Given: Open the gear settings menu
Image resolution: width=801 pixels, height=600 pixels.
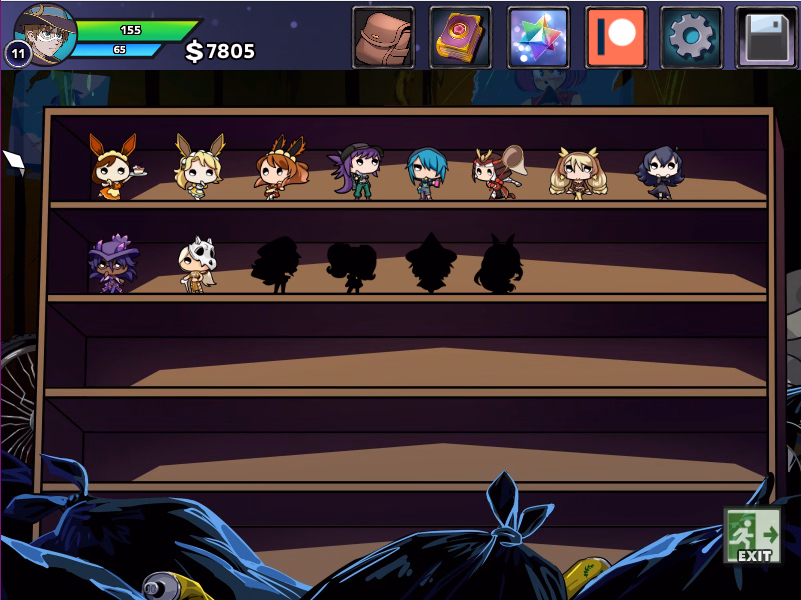Looking at the screenshot, I should (x=691, y=38).
